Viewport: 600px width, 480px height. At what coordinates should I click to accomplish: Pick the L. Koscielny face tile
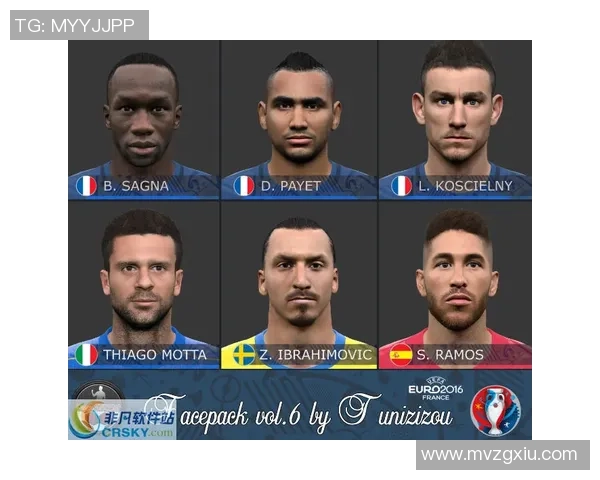tap(455, 118)
